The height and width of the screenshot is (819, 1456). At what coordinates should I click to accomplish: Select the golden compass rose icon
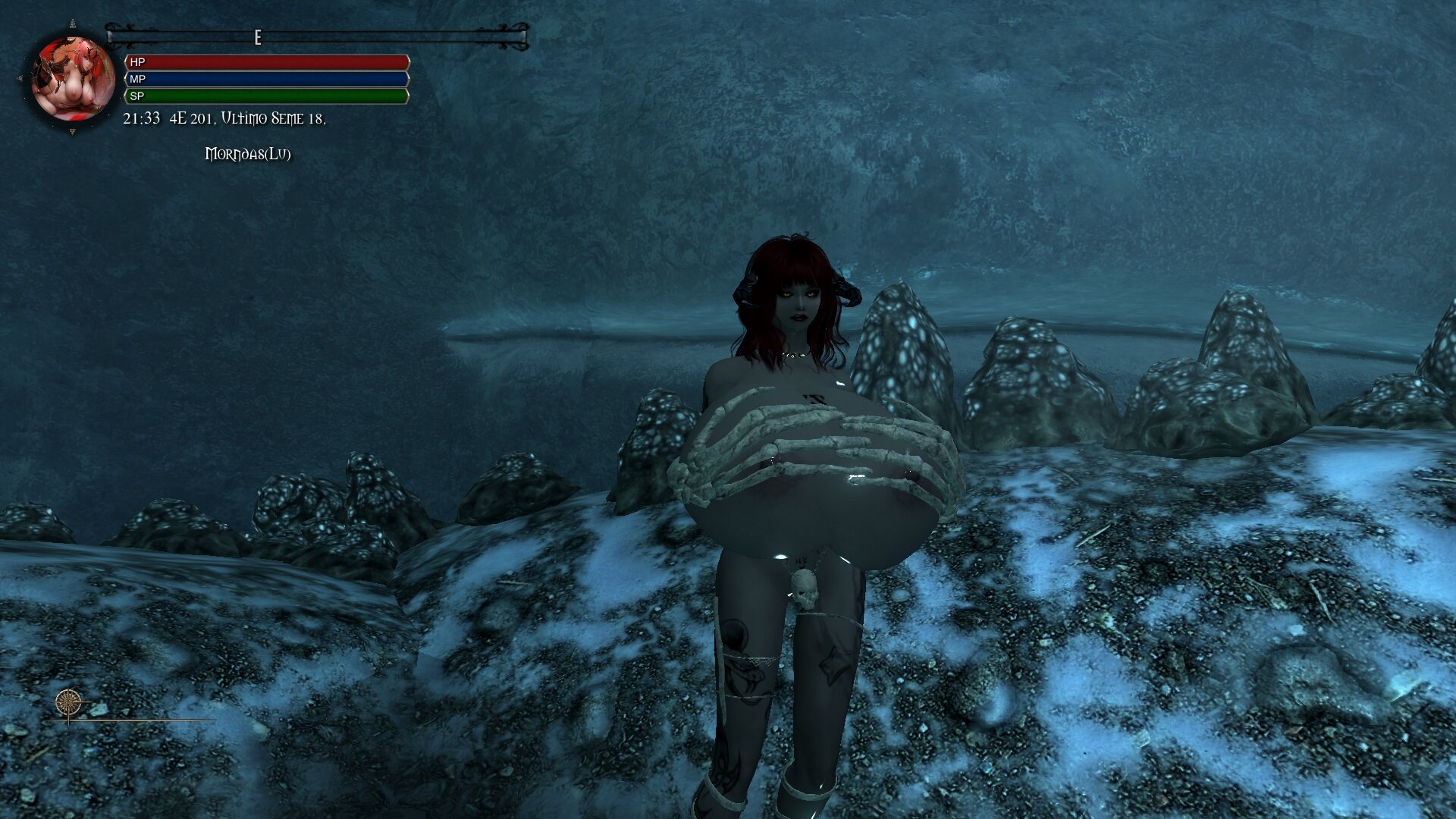point(68,703)
